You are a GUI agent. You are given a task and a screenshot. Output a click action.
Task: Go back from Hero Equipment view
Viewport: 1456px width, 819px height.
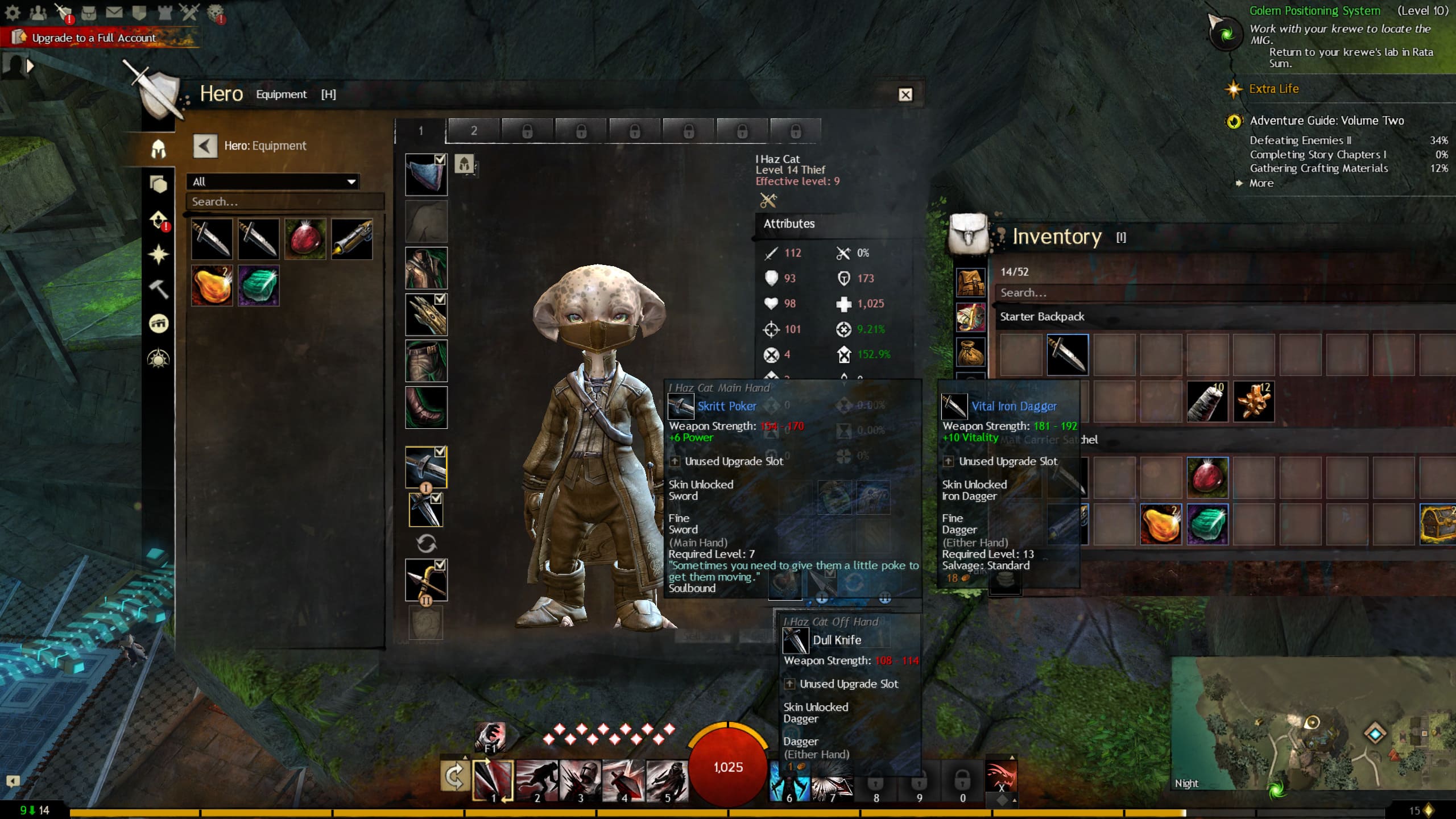(x=205, y=146)
